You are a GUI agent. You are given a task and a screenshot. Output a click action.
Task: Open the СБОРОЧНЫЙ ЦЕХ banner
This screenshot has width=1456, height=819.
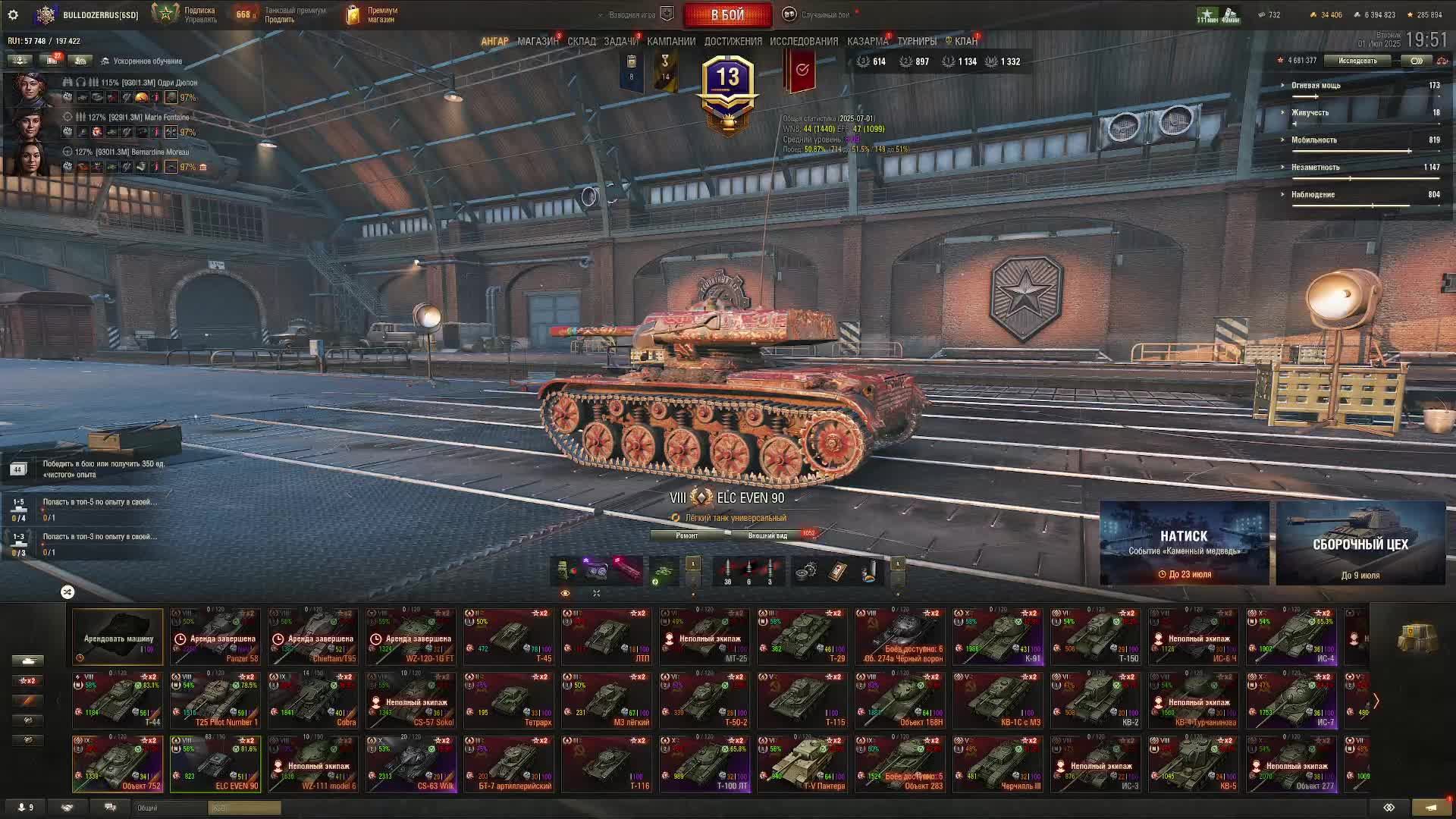[1360, 543]
